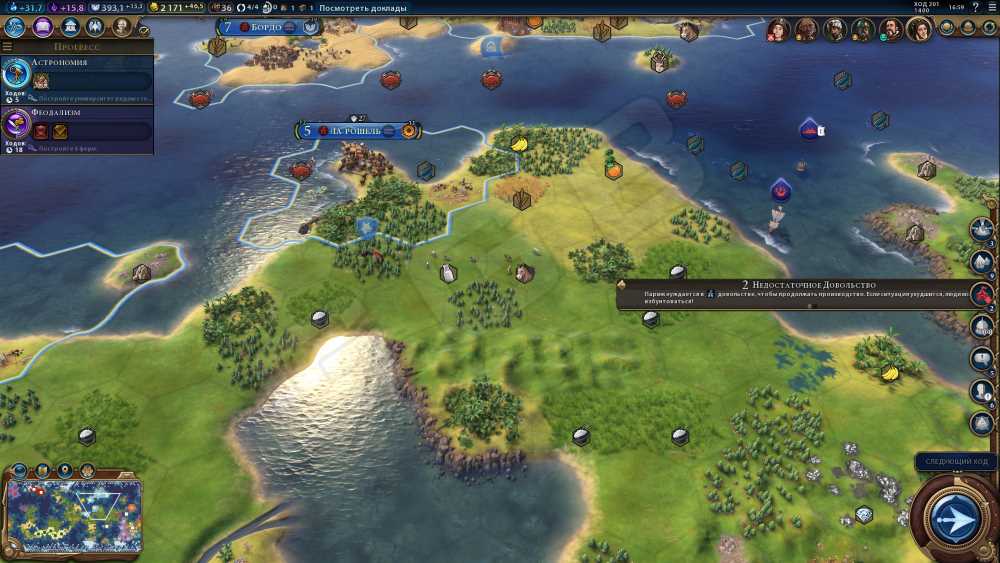The image size is (1000, 563).
Task: Click the 'Следующий ход' label
Action: point(957,462)
